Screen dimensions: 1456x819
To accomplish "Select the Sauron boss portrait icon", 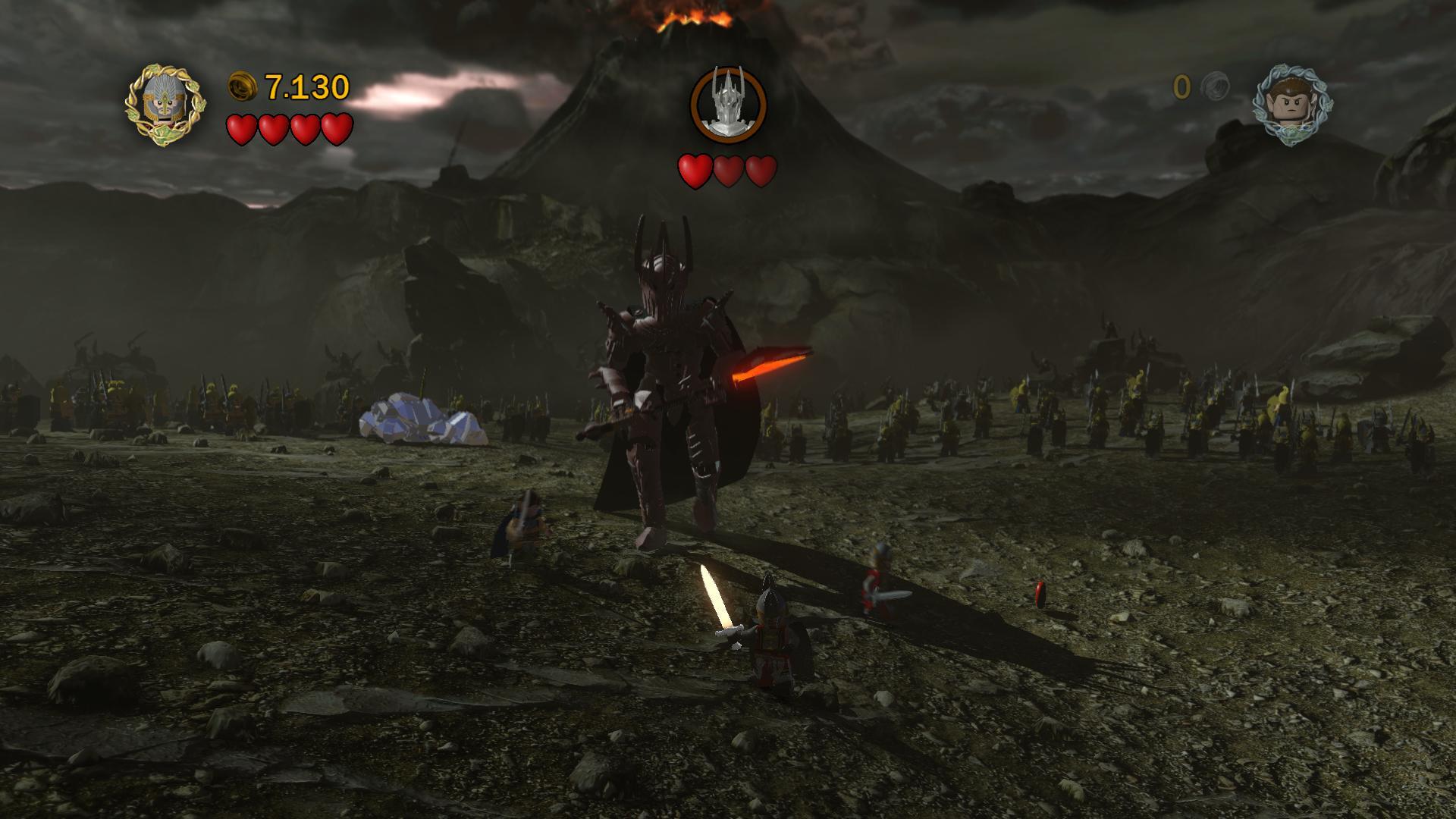I will pyautogui.click(x=728, y=105).
